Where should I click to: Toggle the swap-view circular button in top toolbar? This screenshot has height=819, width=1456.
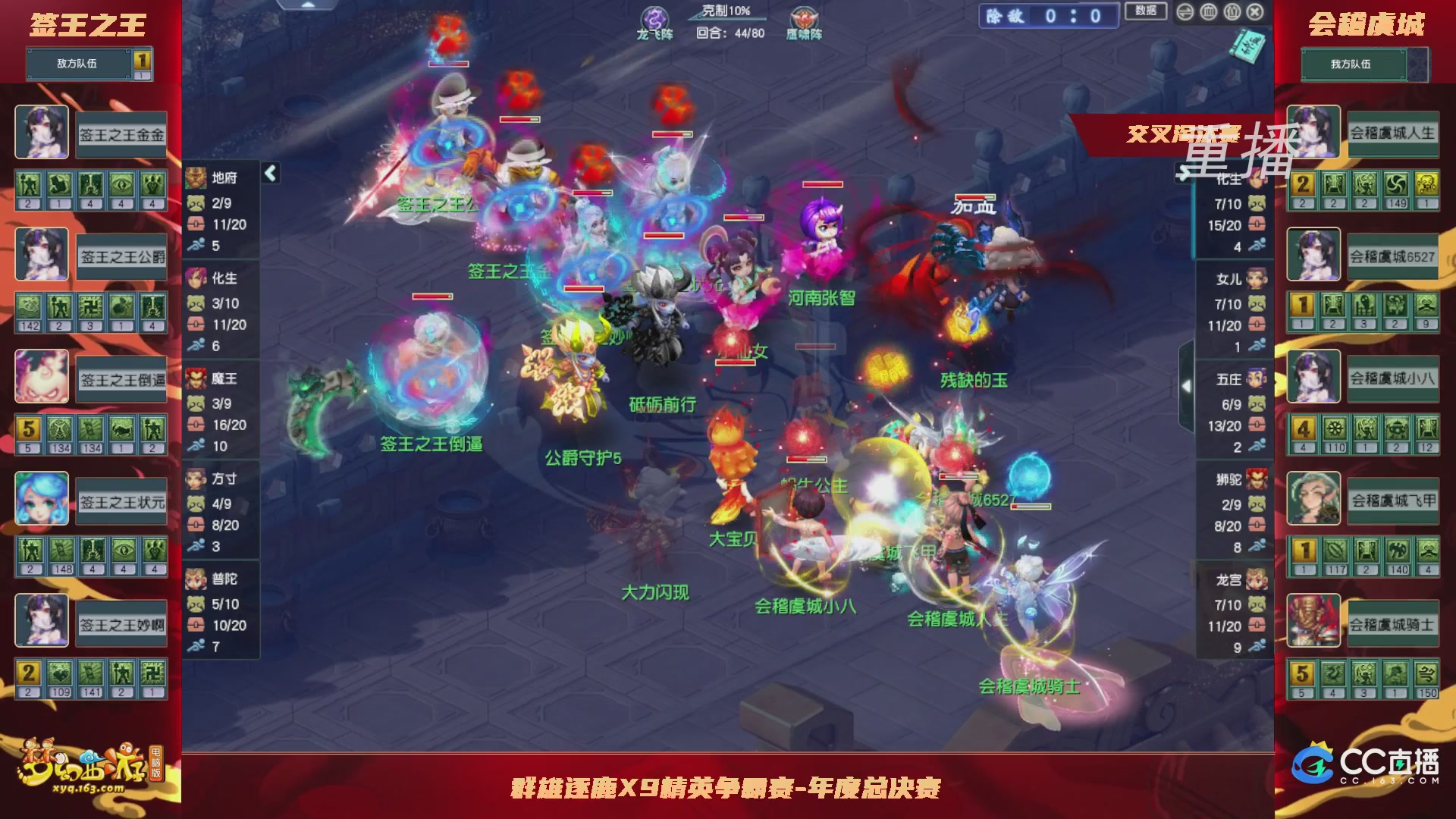click(x=1185, y=12)
